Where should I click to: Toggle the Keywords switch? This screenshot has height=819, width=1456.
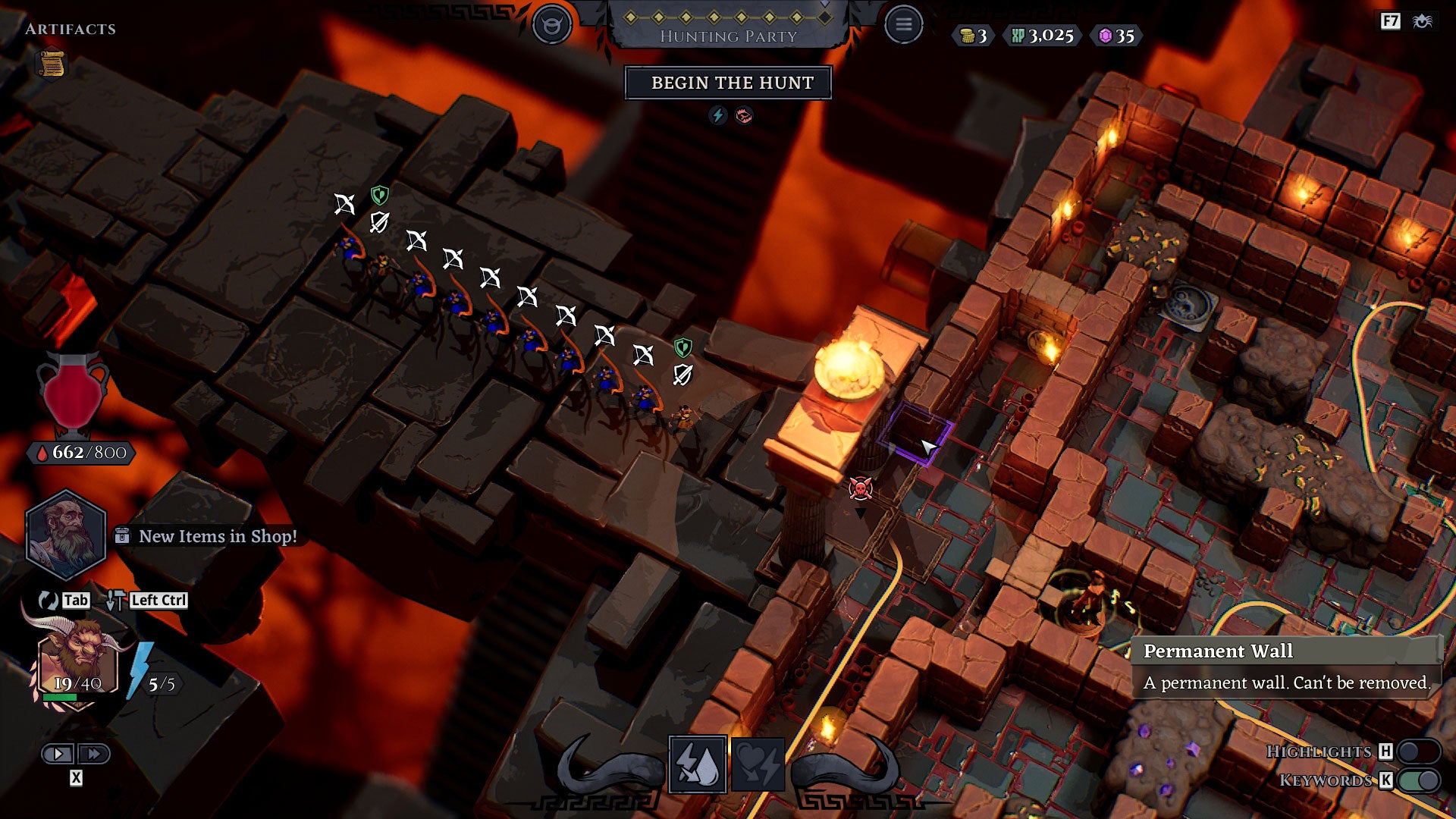coord(1419,780)
